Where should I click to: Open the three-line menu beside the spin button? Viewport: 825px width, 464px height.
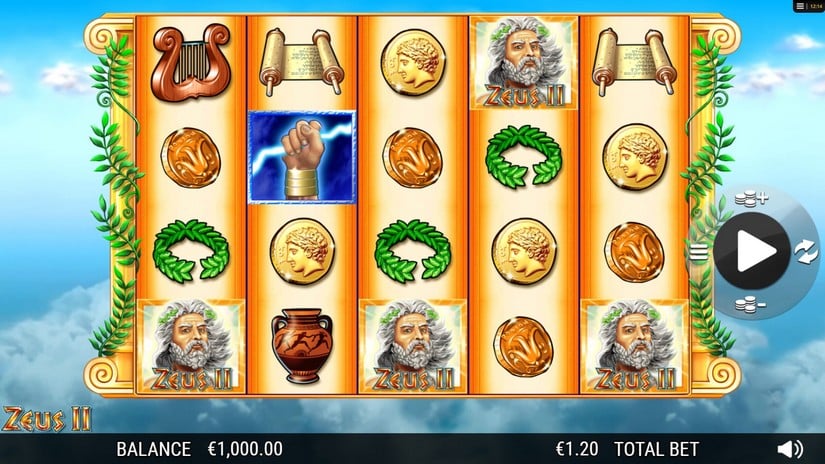pos(696,252)
